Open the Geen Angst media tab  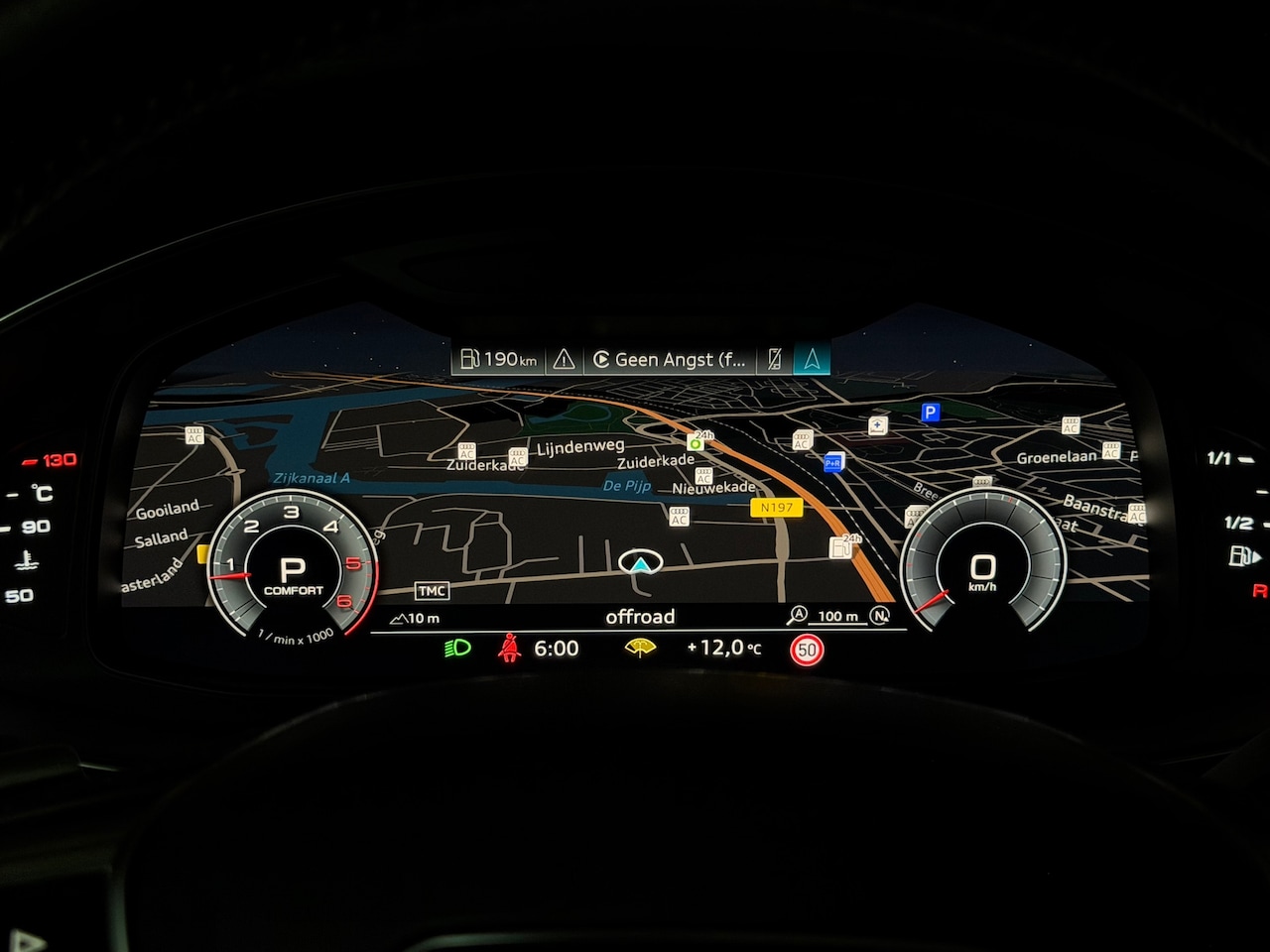coord(670,359)
